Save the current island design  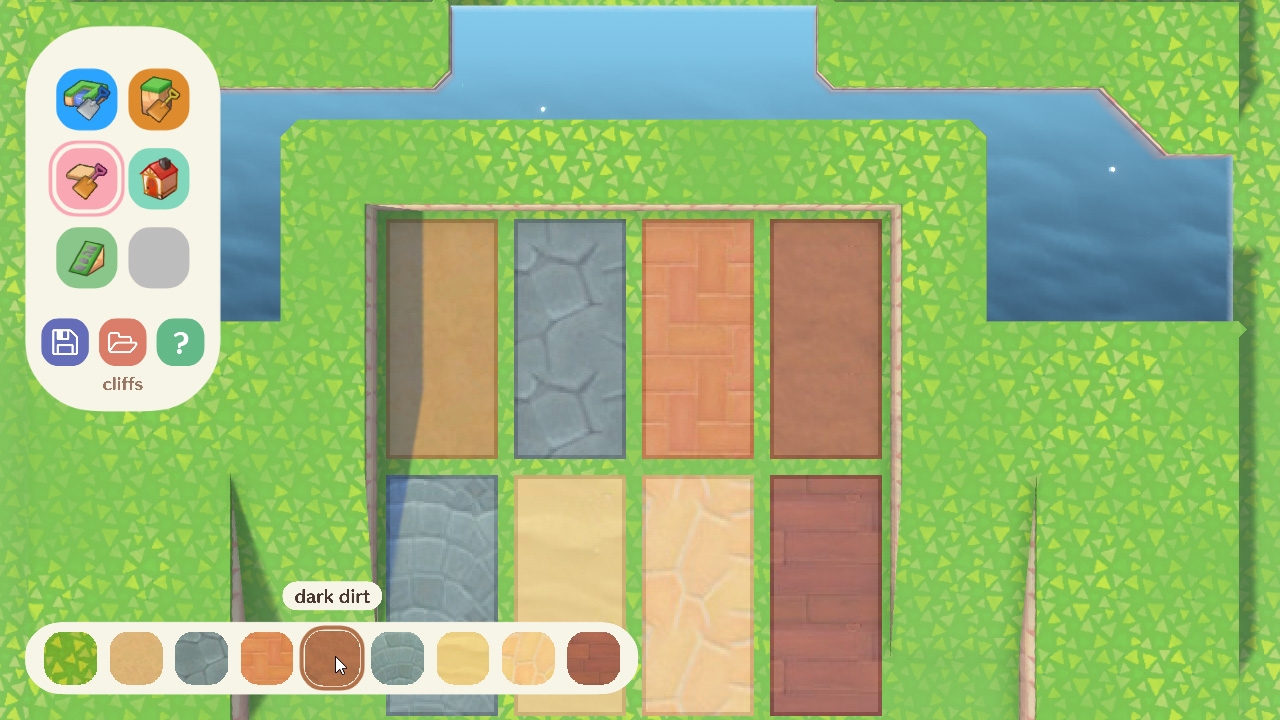click(64, 342)
